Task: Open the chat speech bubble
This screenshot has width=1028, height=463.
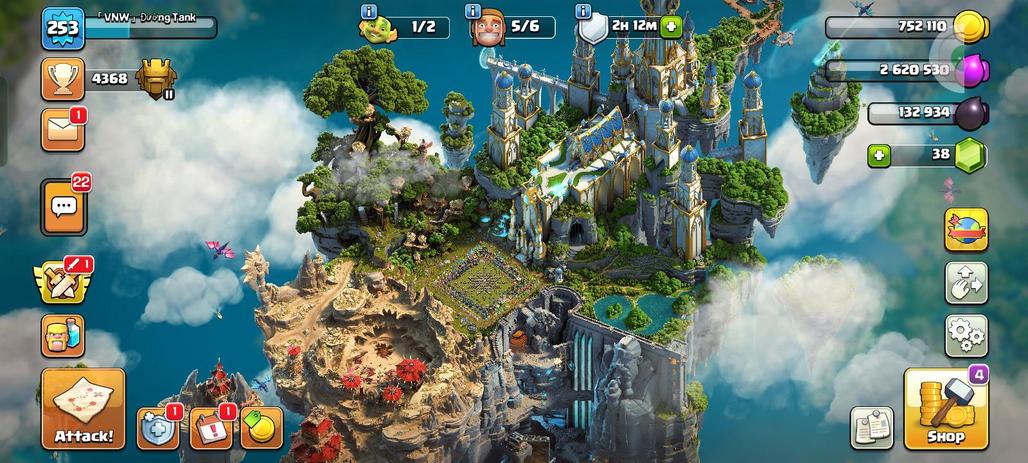Action: [64, 207]
